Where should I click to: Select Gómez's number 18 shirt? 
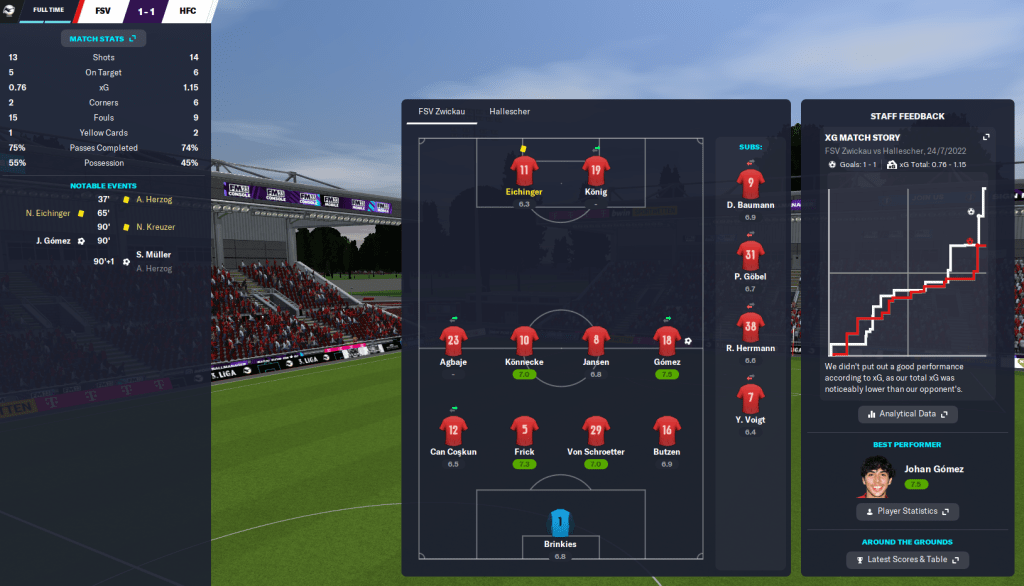tap(667, 340)
